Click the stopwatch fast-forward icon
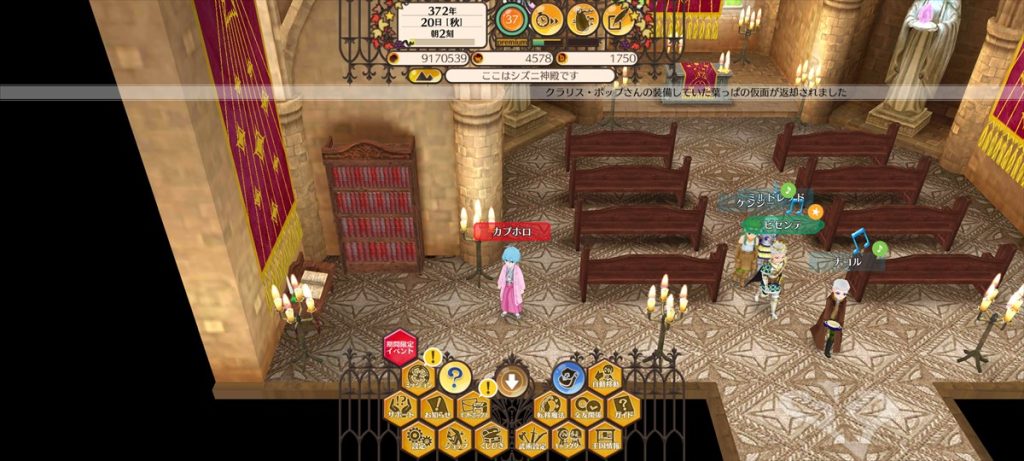 point(547,19)
